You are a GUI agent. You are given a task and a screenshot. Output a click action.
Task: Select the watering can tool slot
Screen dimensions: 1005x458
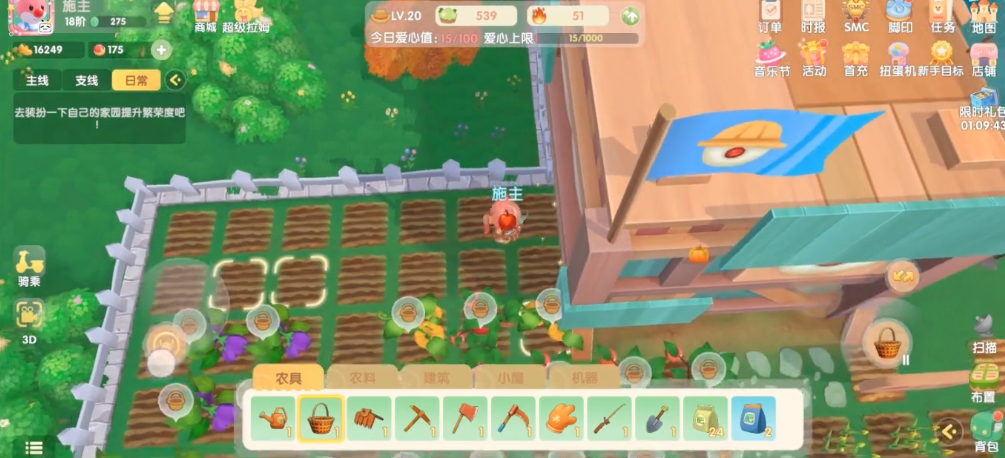273,417
